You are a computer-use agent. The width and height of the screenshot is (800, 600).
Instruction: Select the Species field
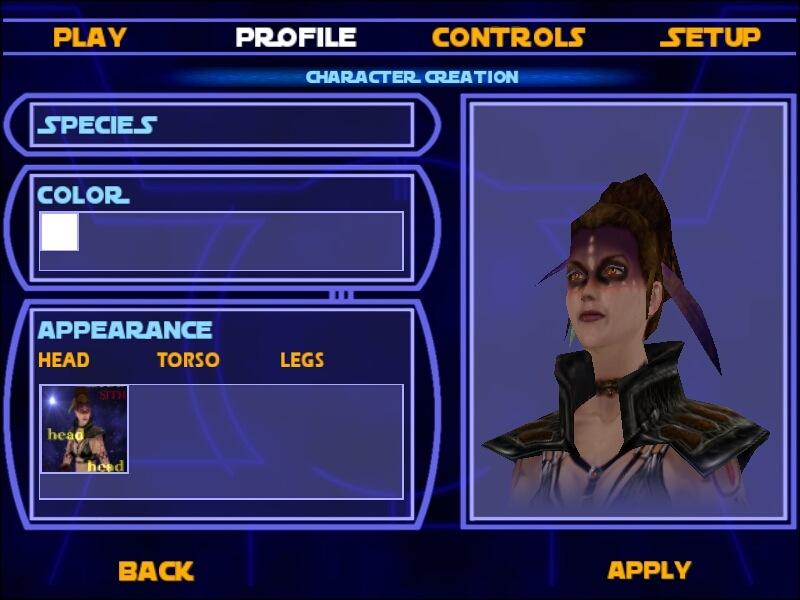pos(222,125)
